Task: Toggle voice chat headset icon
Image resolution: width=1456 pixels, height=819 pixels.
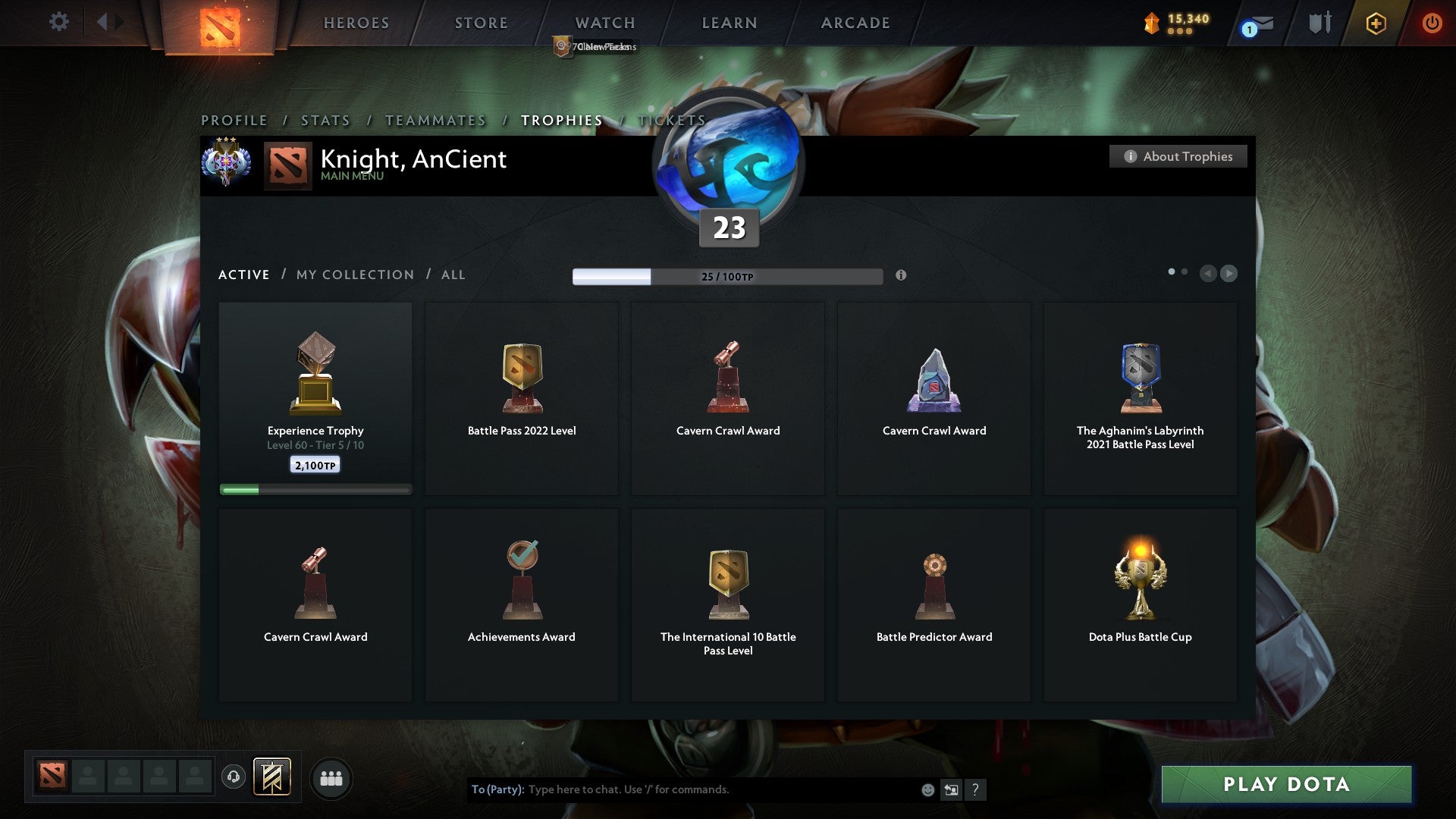Action: point(233,777)
